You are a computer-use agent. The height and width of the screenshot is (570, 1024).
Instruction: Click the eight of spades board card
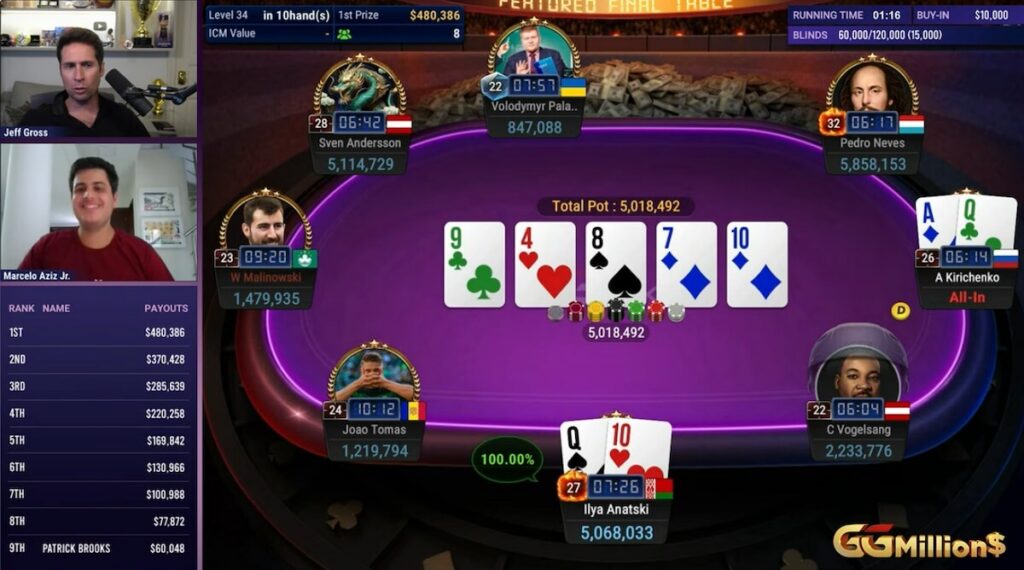coord(615,264)
